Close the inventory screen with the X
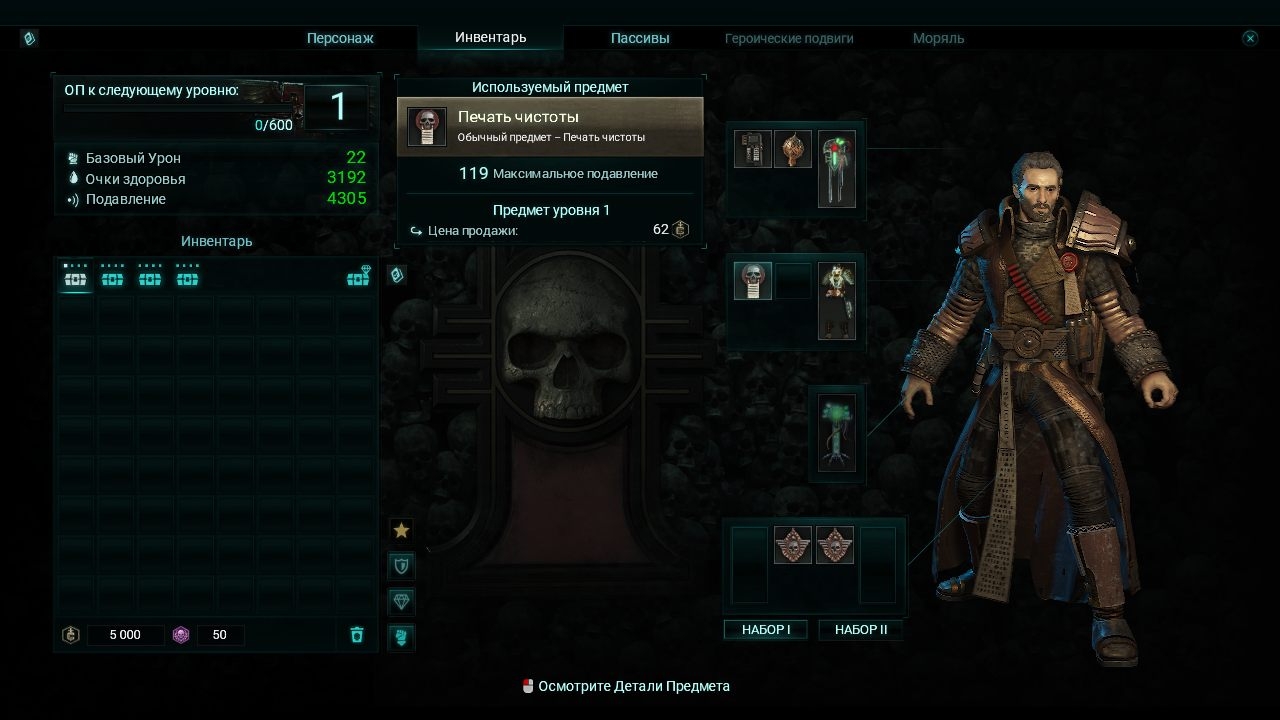The width and height of the screenshot is (1280, 720). (x=1250, y=38)
